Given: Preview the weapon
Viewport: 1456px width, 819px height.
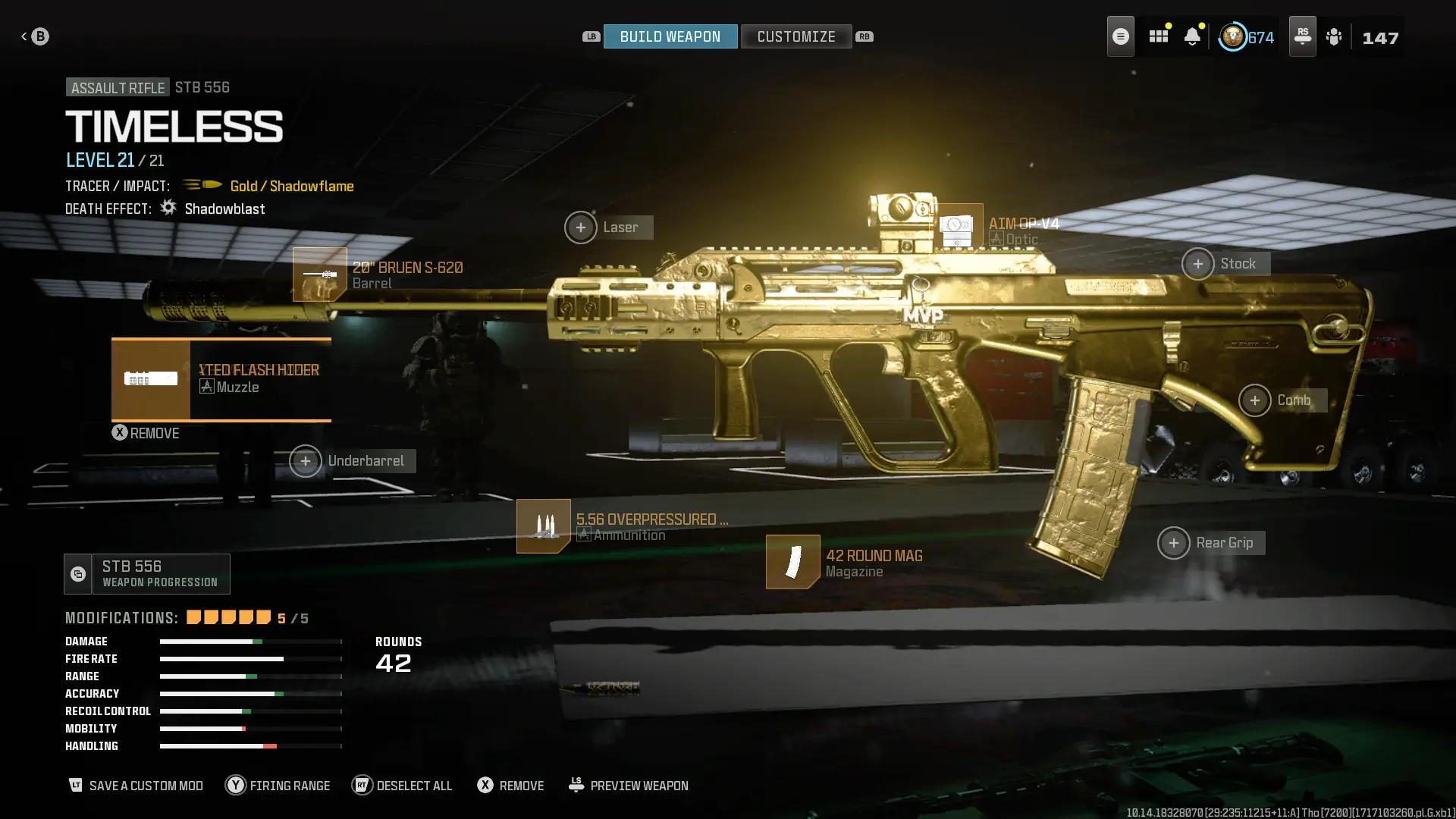Looking at the screenshot, I should (x=629, y=786).
